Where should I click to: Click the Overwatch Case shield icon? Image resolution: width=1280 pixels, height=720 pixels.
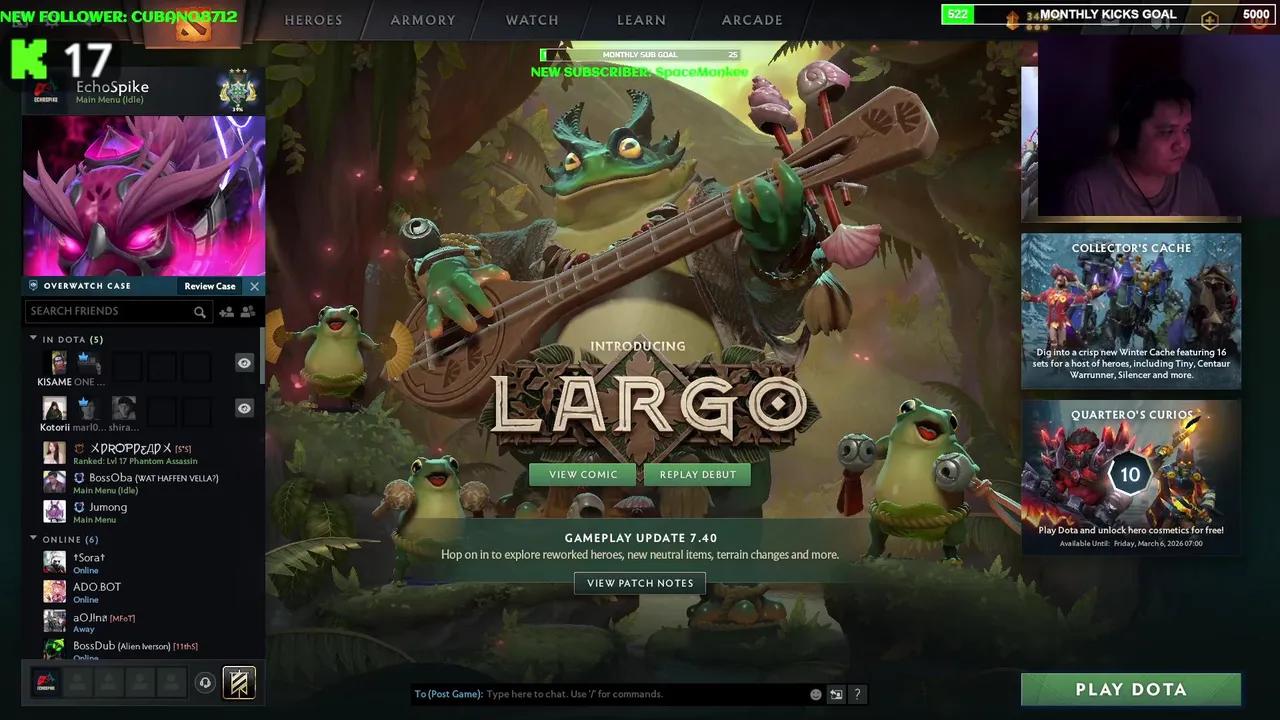(x=32, y=285)
